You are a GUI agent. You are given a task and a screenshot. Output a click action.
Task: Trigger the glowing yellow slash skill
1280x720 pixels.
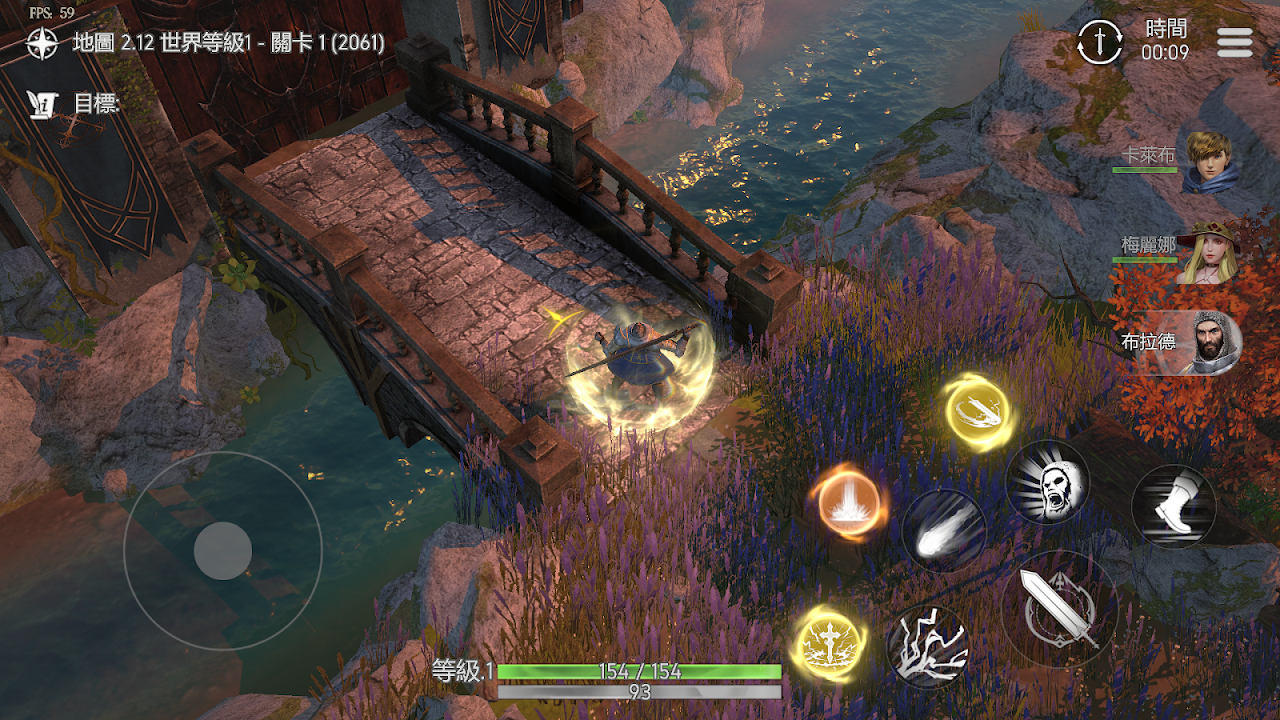977,412
